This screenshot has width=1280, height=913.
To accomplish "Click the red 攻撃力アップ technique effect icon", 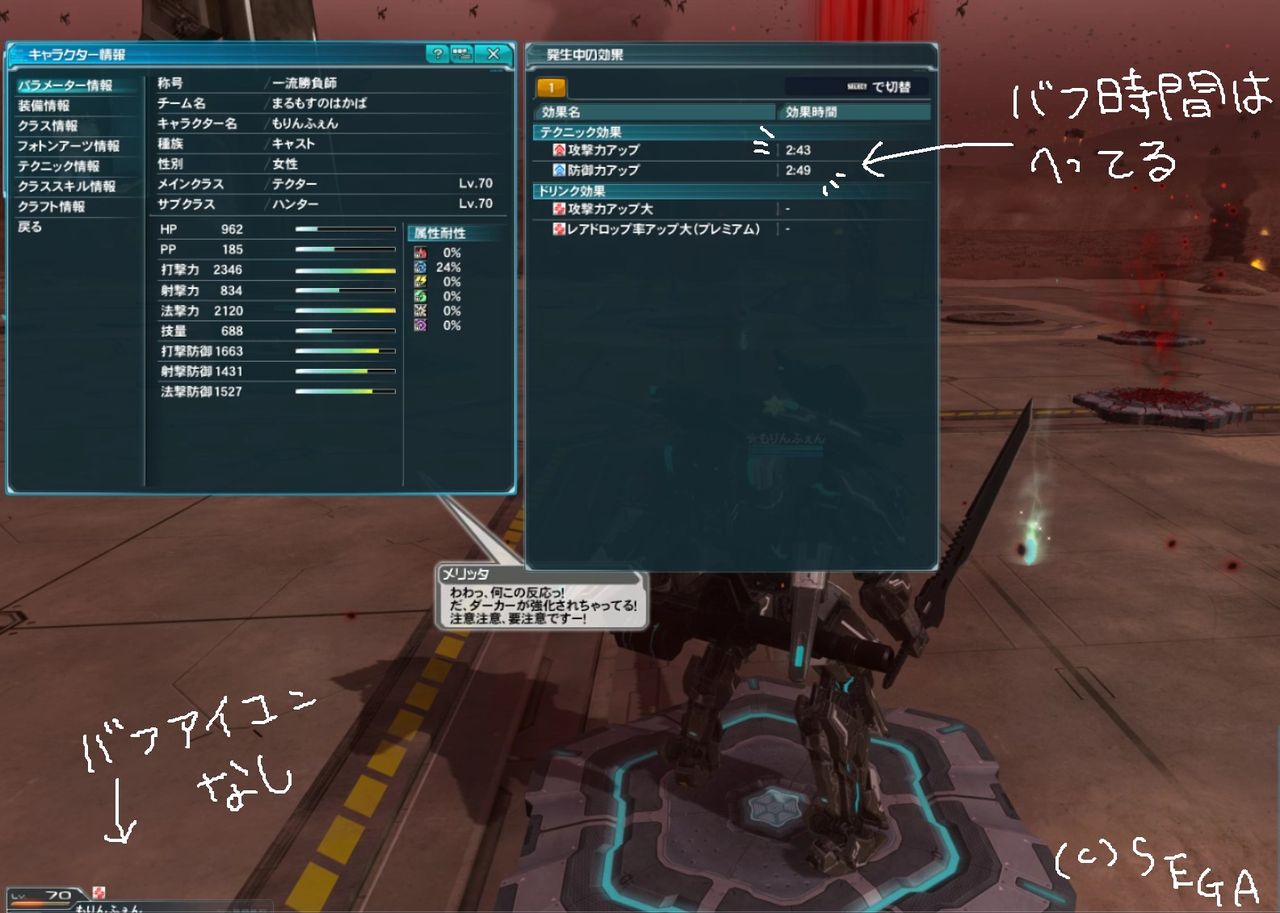I will 559,148.
